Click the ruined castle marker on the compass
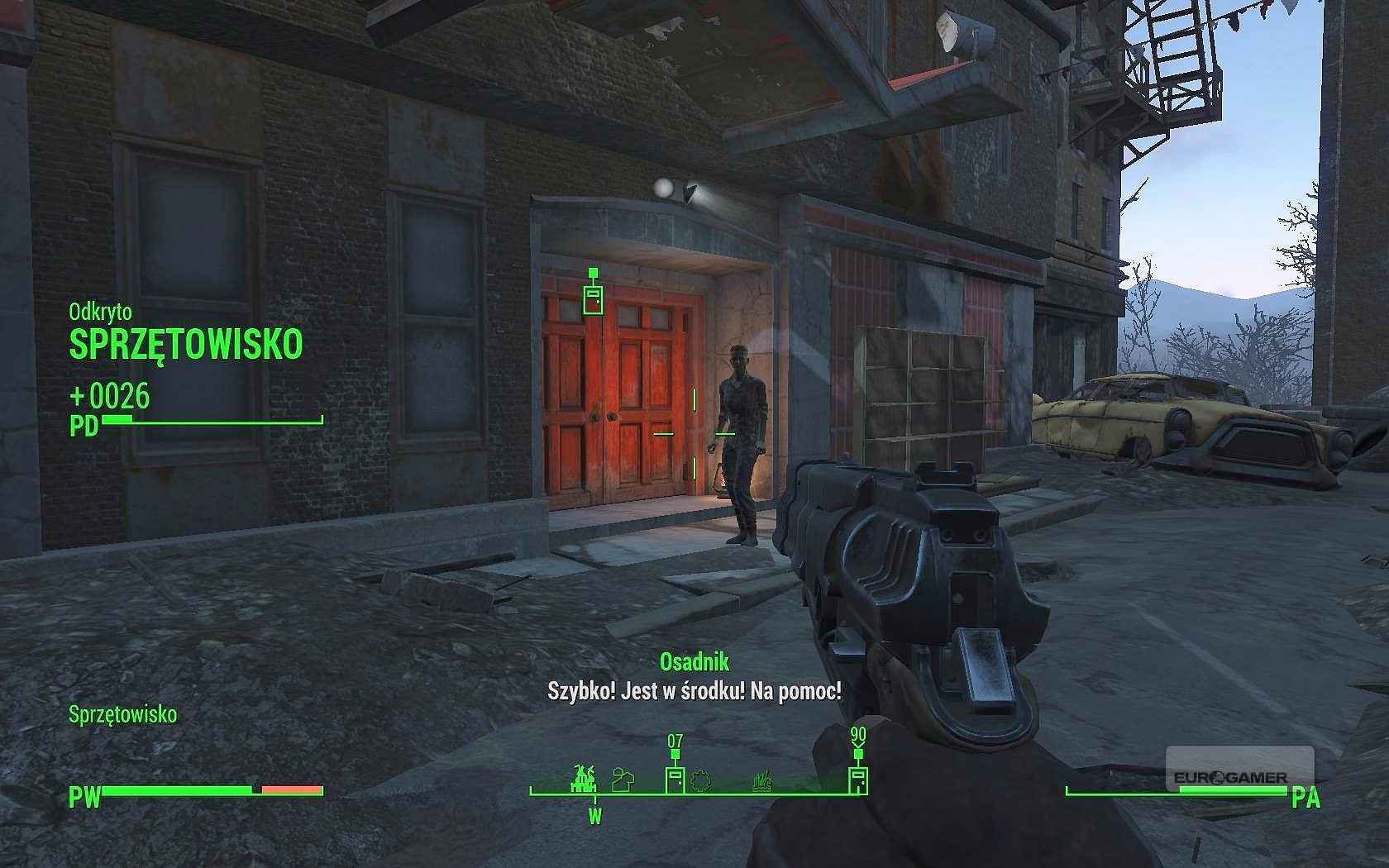This screenshot has height=868, width=1389. tap(585, 778)
